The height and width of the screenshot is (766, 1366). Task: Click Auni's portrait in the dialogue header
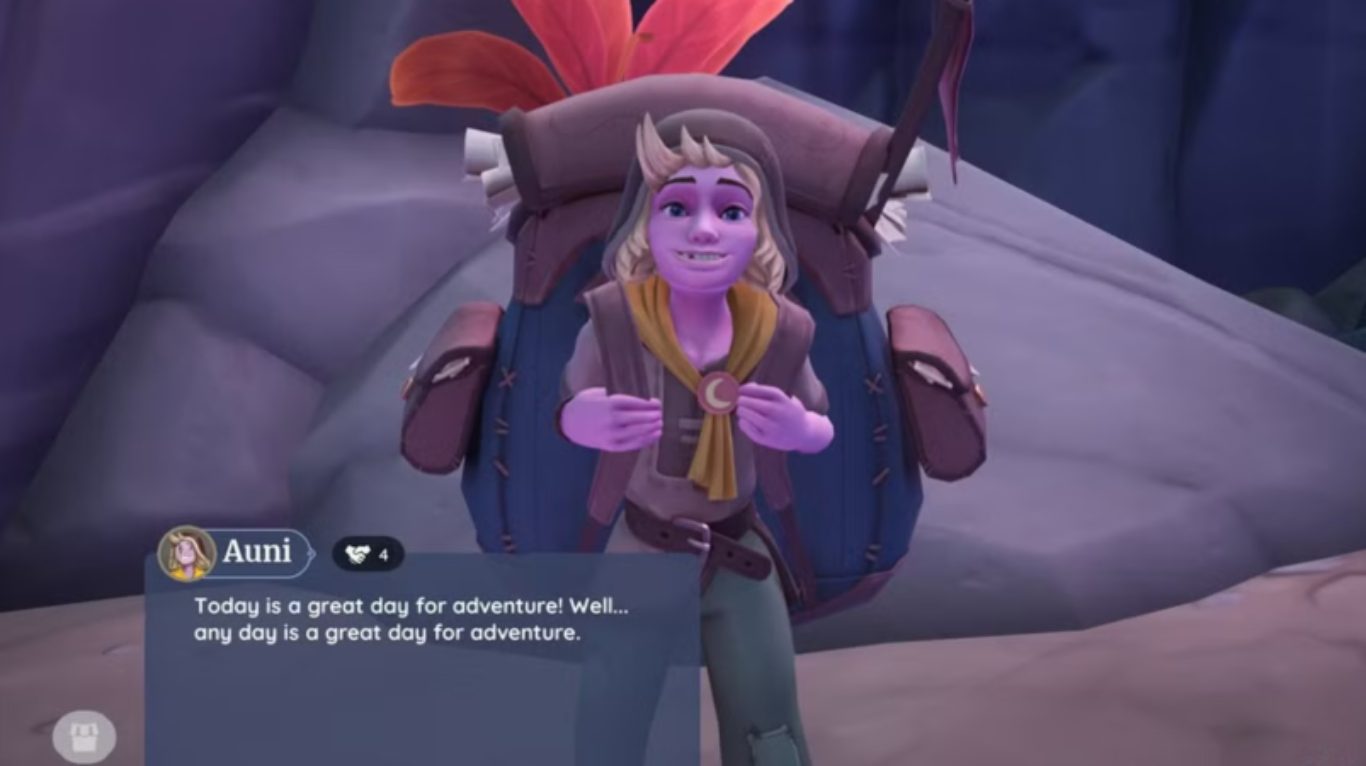coord(187,553)
